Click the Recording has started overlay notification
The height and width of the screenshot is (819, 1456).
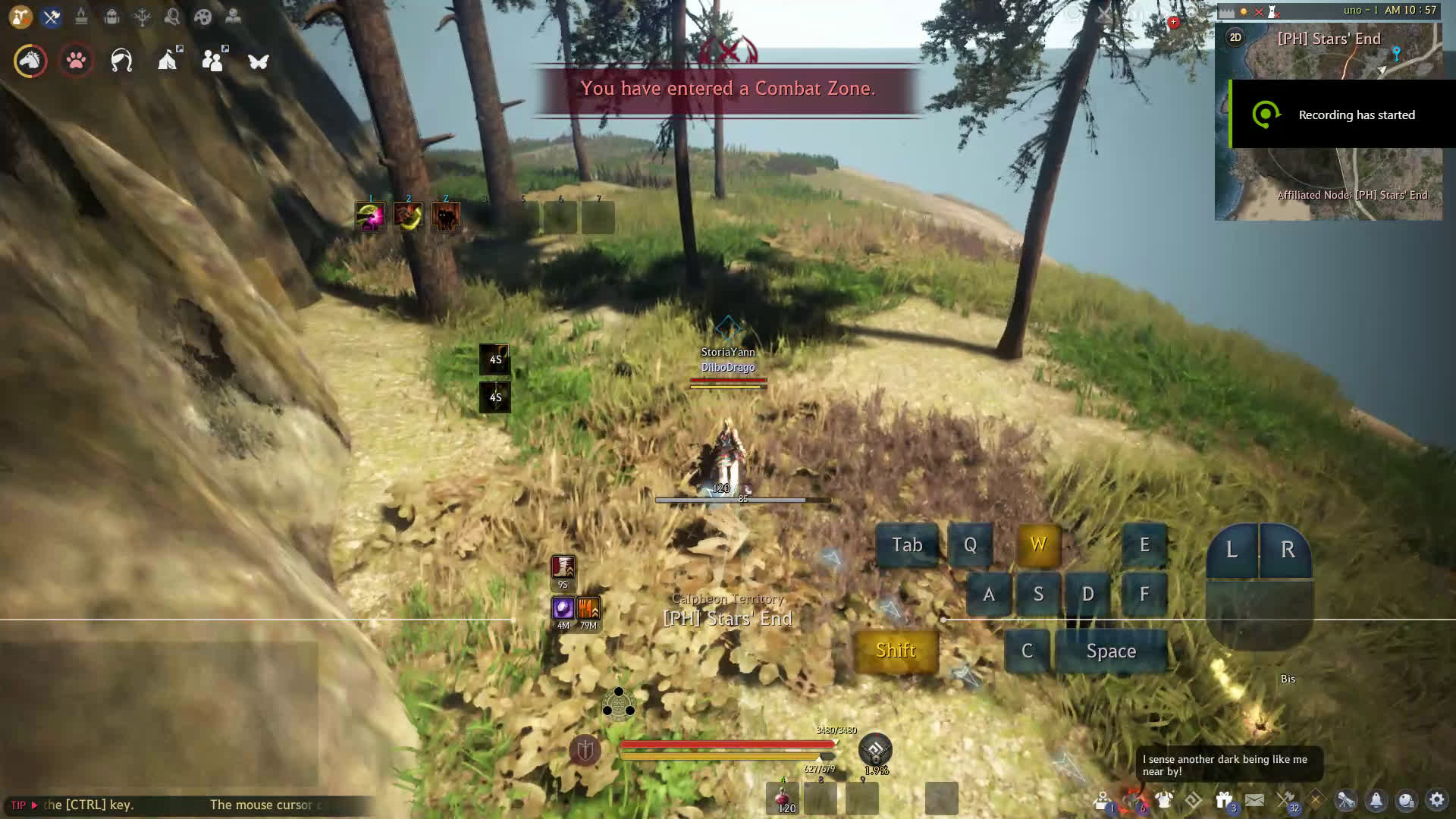[1342, 115]
